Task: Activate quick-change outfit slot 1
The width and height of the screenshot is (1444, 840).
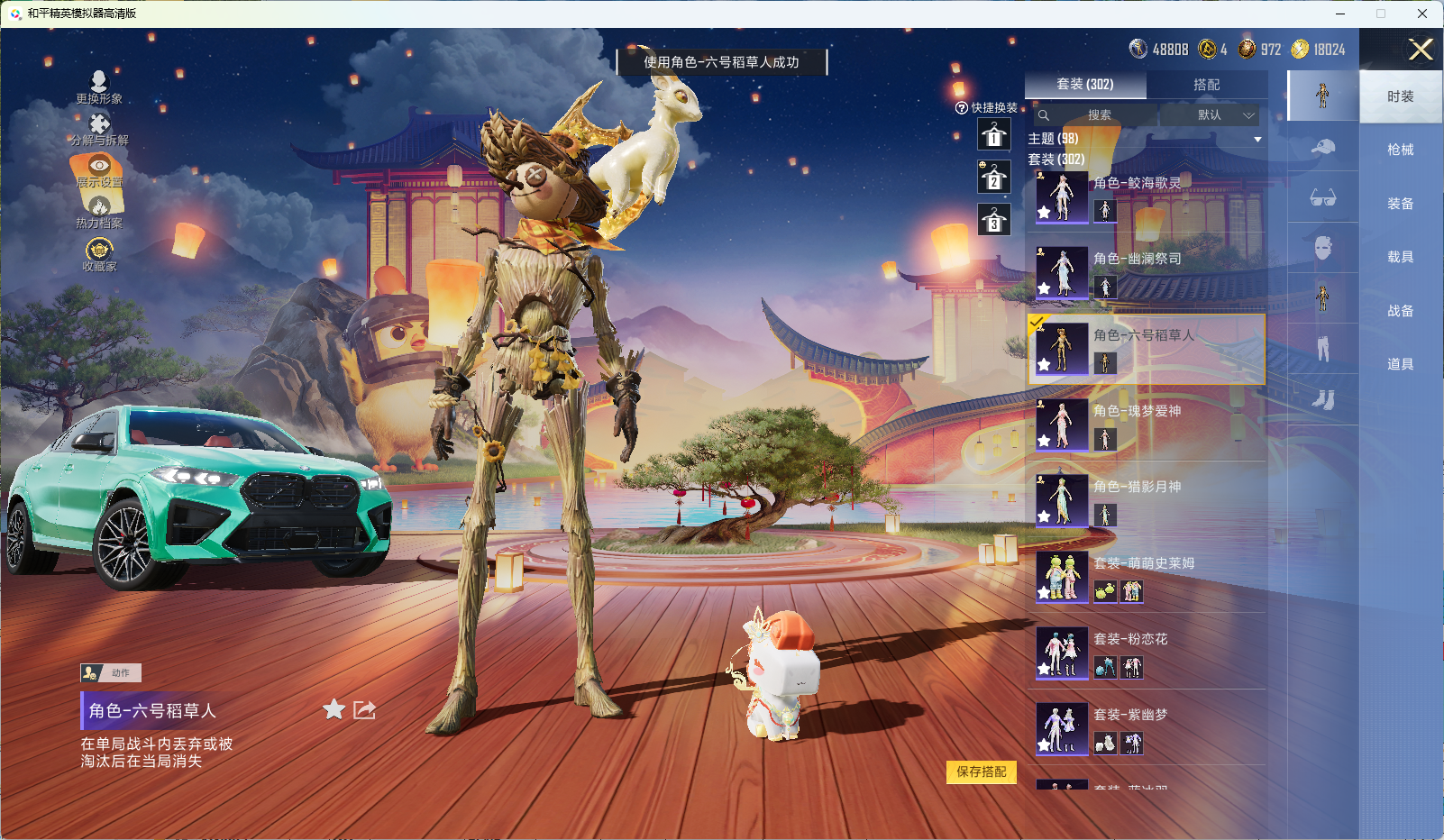Action: [x=993, y=136]
